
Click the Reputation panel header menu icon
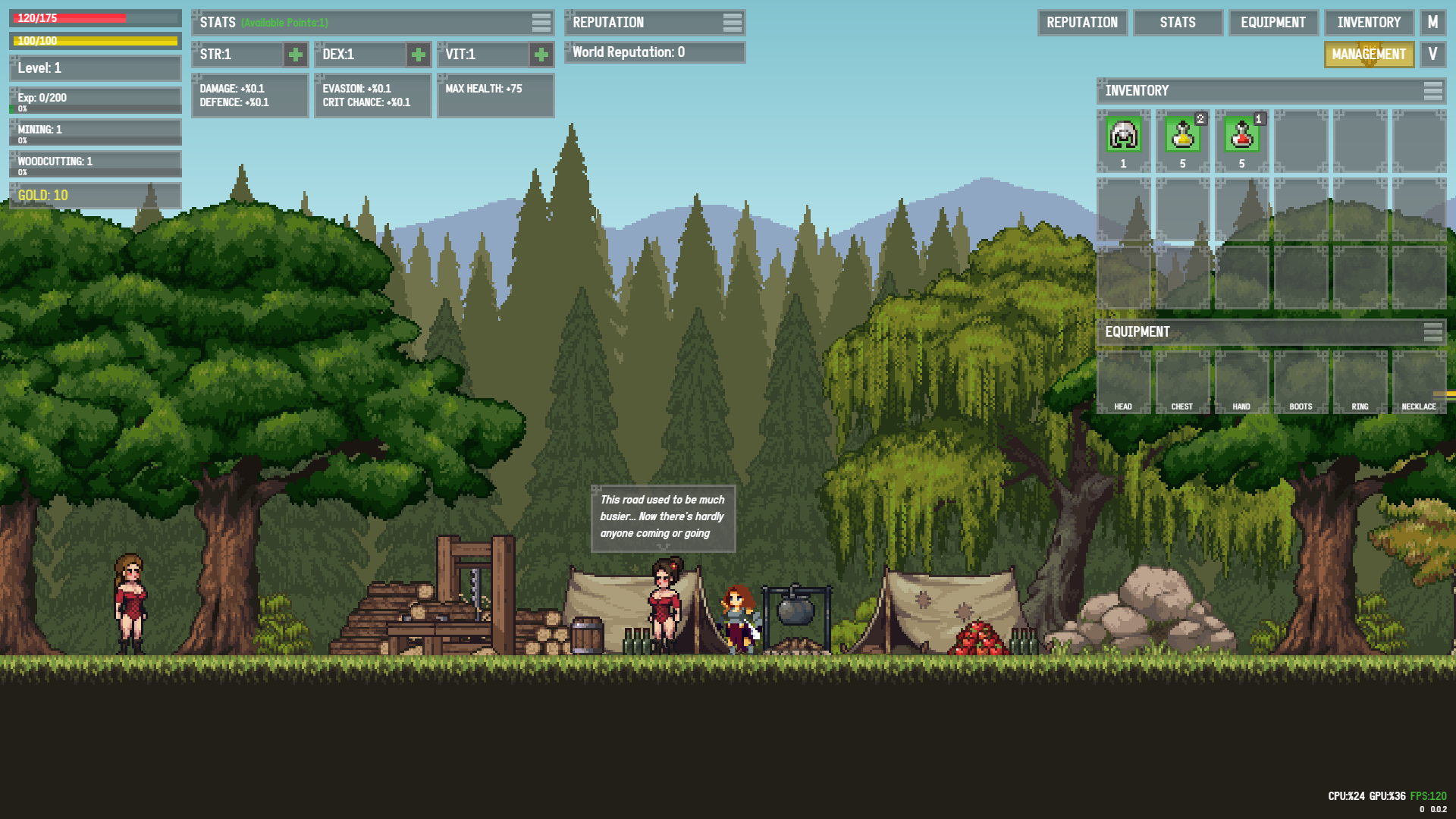732,23
